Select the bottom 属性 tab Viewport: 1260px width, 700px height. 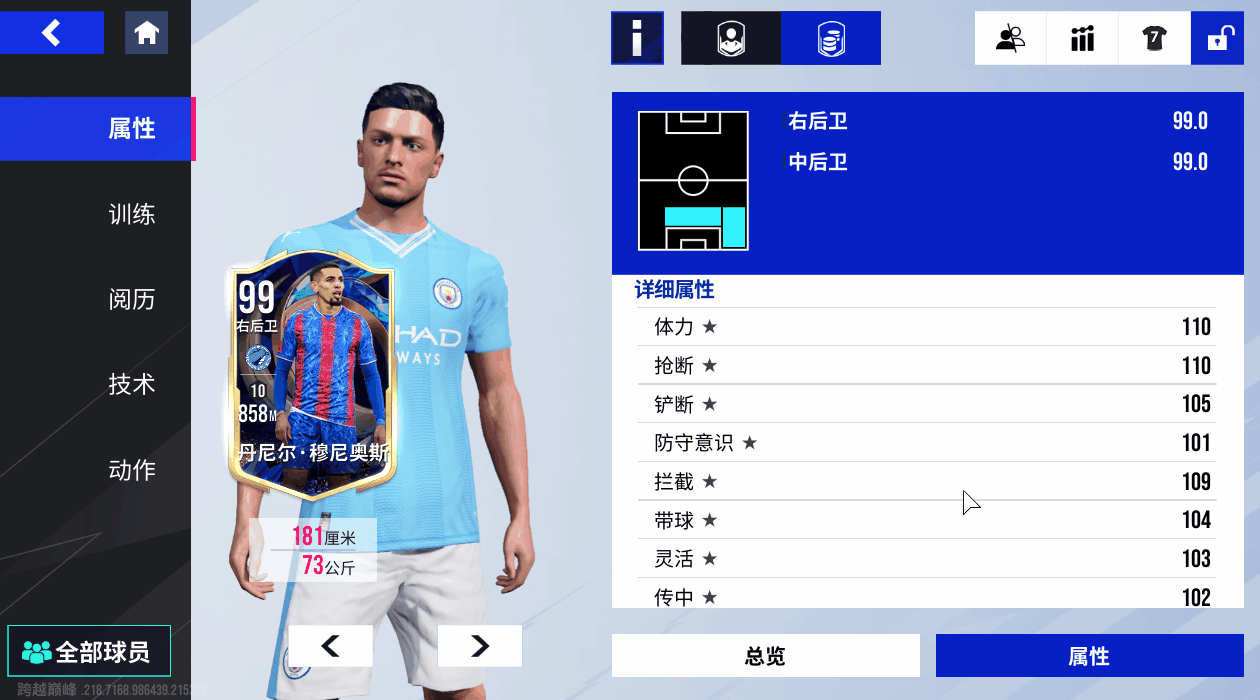(1089, 656)
